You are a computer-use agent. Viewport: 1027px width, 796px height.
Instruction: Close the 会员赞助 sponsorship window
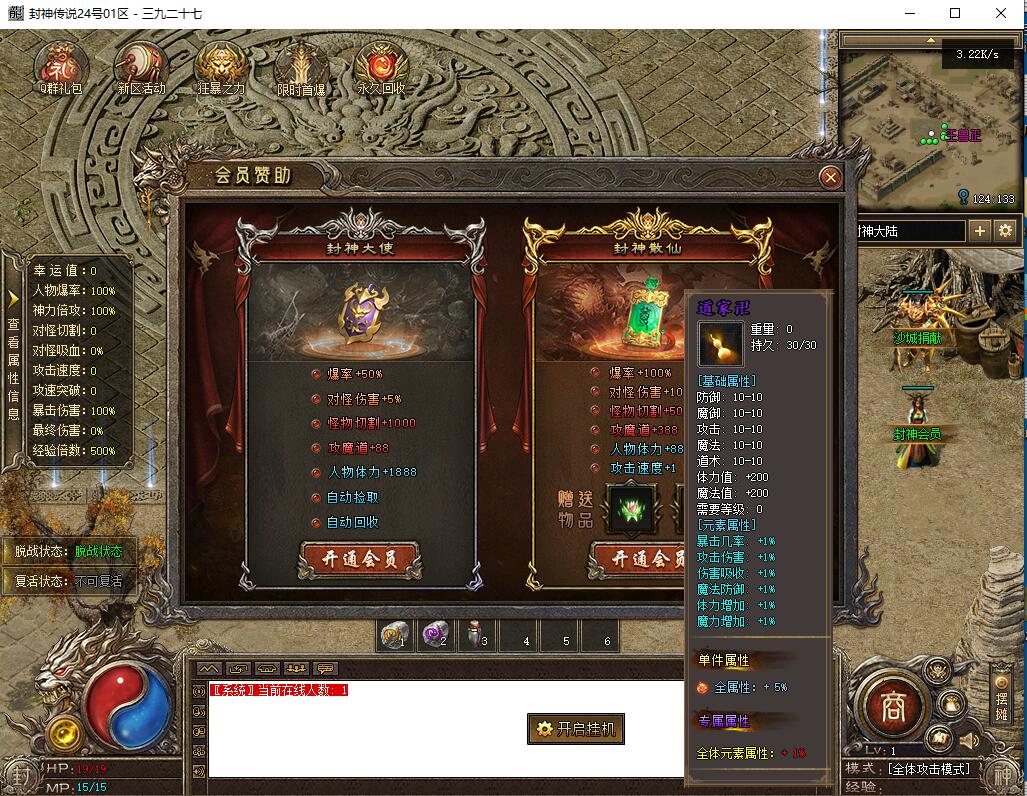click(x=829, y=178)
